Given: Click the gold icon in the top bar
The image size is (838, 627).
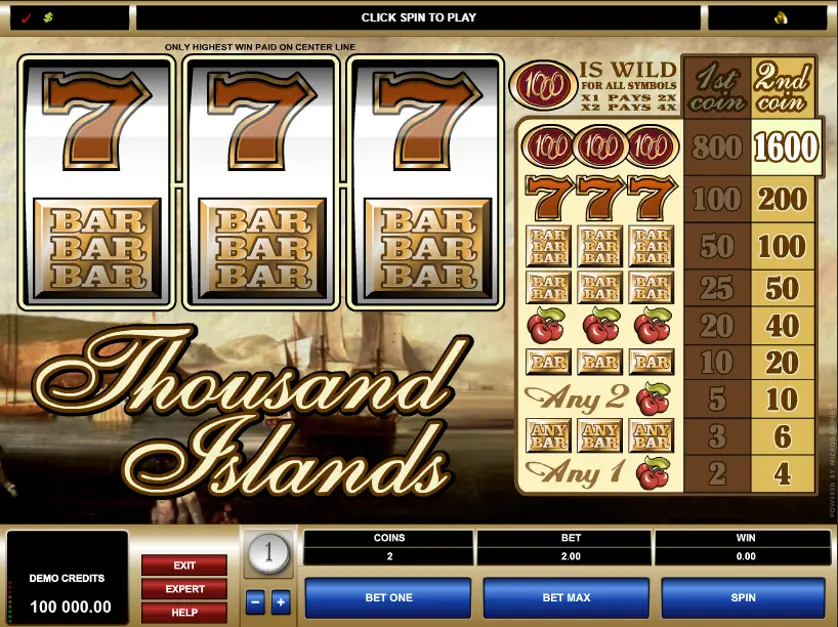Looking at the screenshot, I should (781, 17).
